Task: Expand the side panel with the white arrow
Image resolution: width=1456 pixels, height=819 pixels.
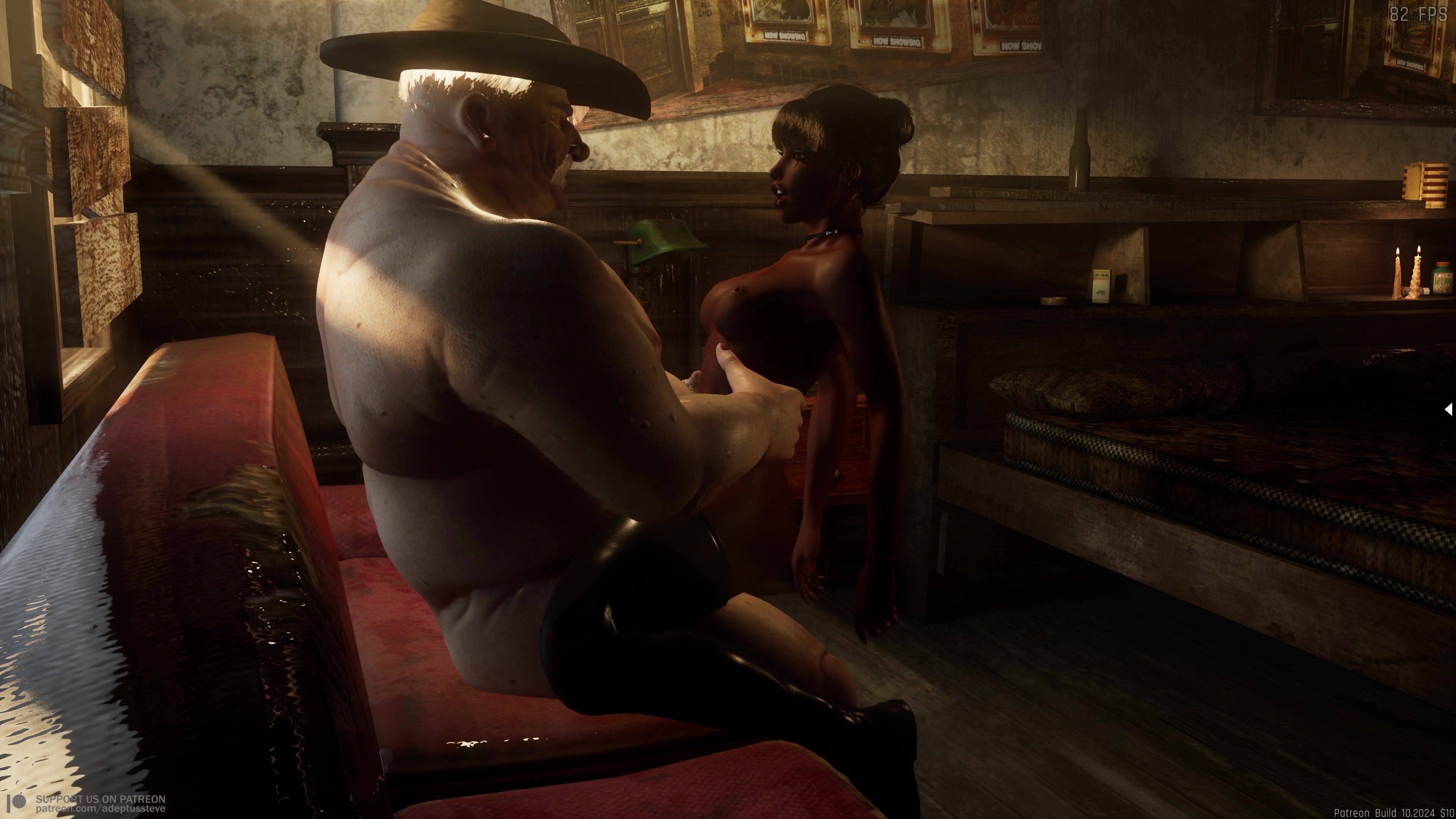Action: coord(1448,409)
